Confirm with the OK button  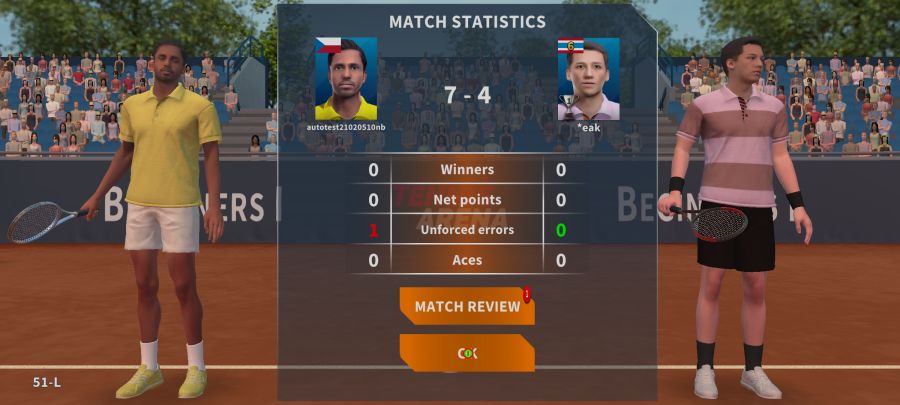(467, 353)
